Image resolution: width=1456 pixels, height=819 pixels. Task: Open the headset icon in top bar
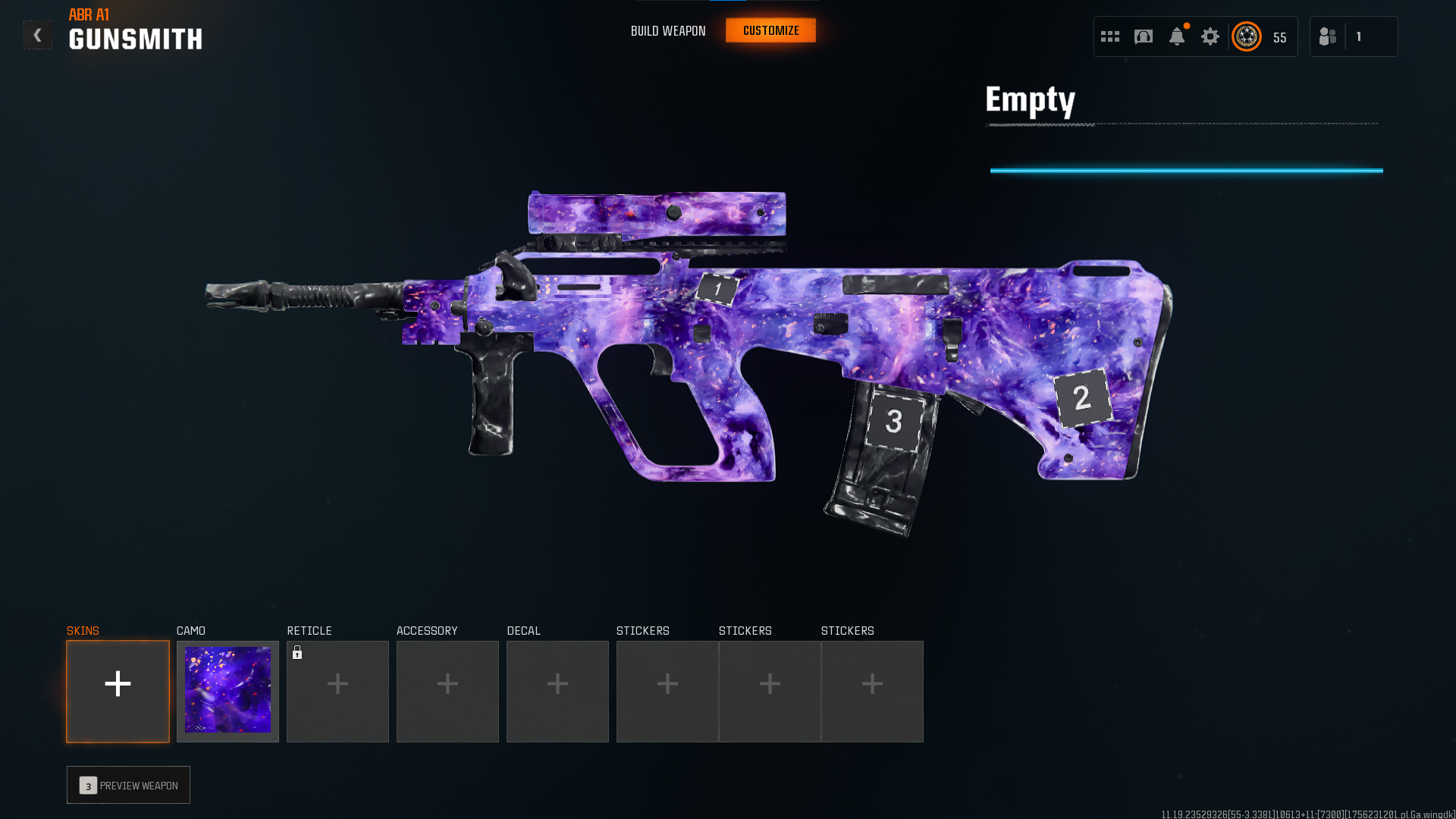pos(1144,36)
